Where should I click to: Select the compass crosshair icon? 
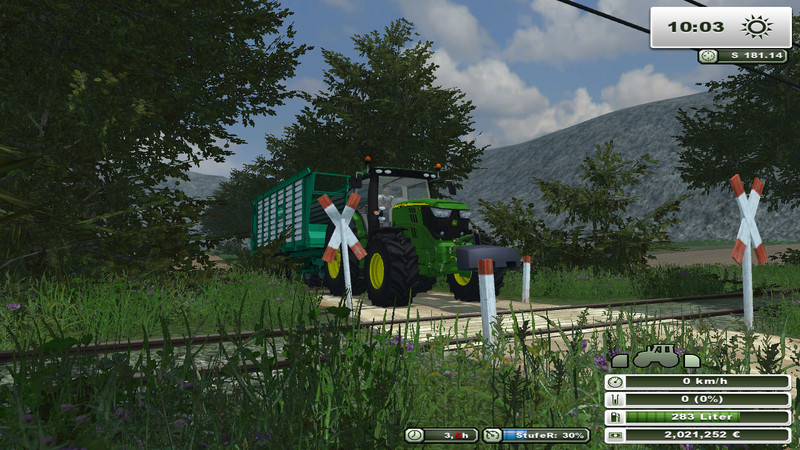708,56
